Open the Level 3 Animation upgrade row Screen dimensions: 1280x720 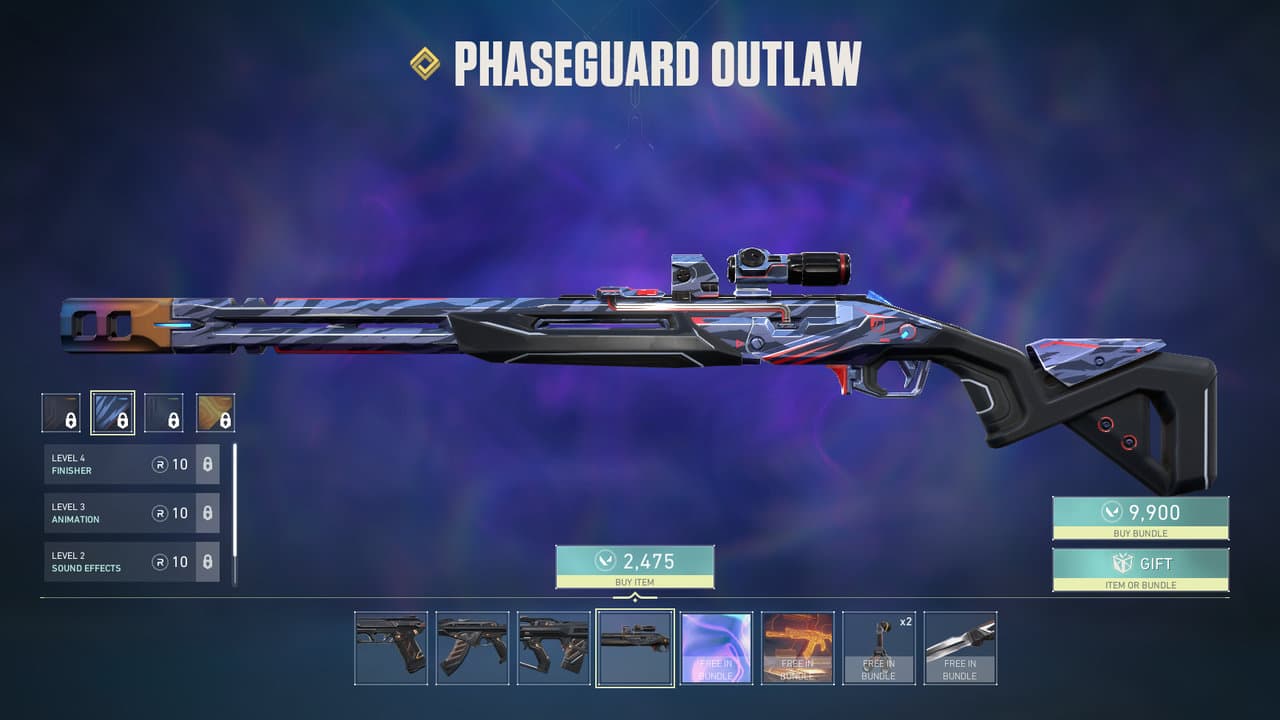(110, 512)
